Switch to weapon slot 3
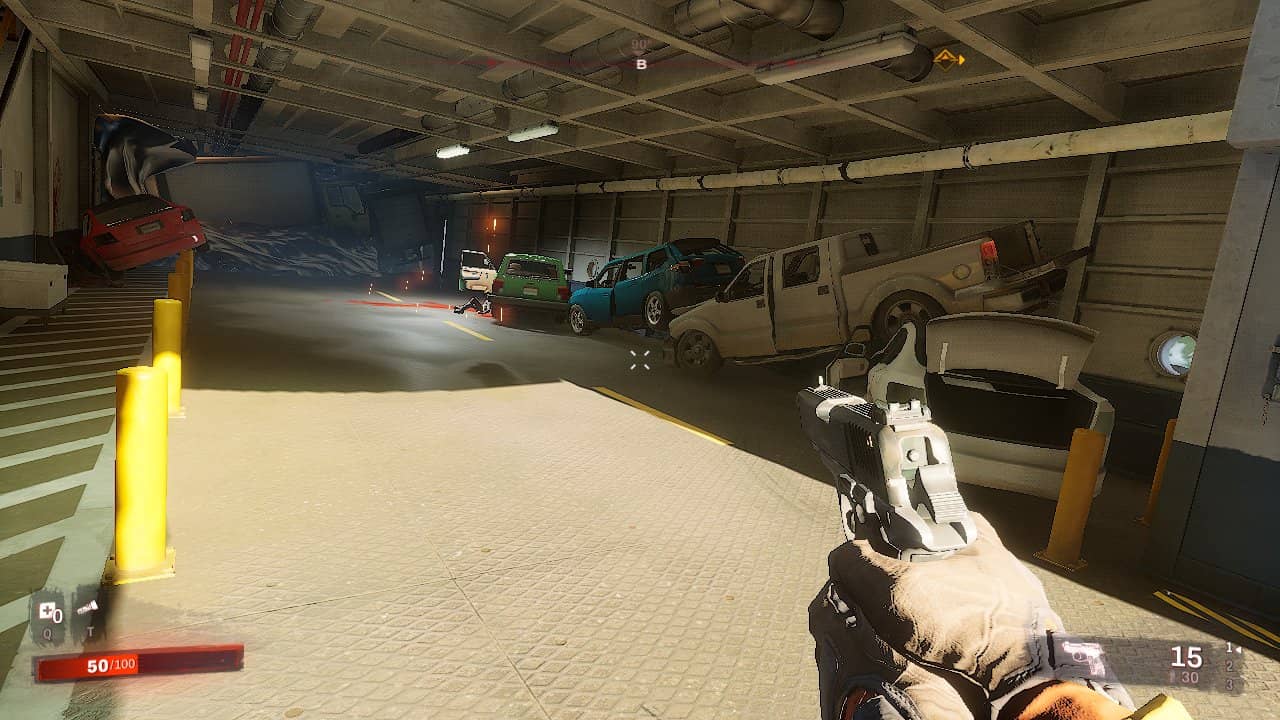This screenshot has width=1280, height=720. coord(1229,684)
